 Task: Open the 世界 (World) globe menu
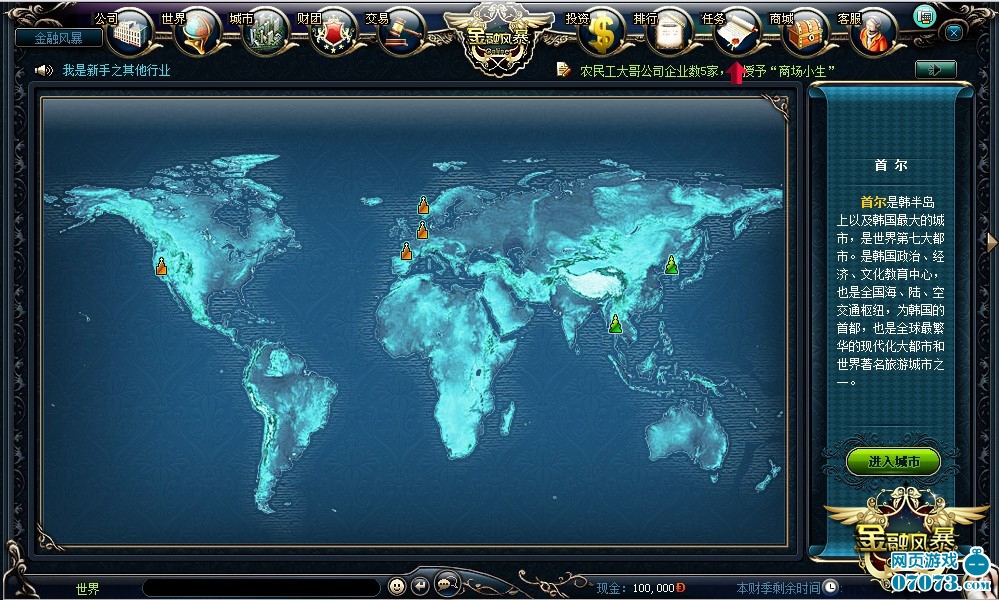tap(195, 32)
